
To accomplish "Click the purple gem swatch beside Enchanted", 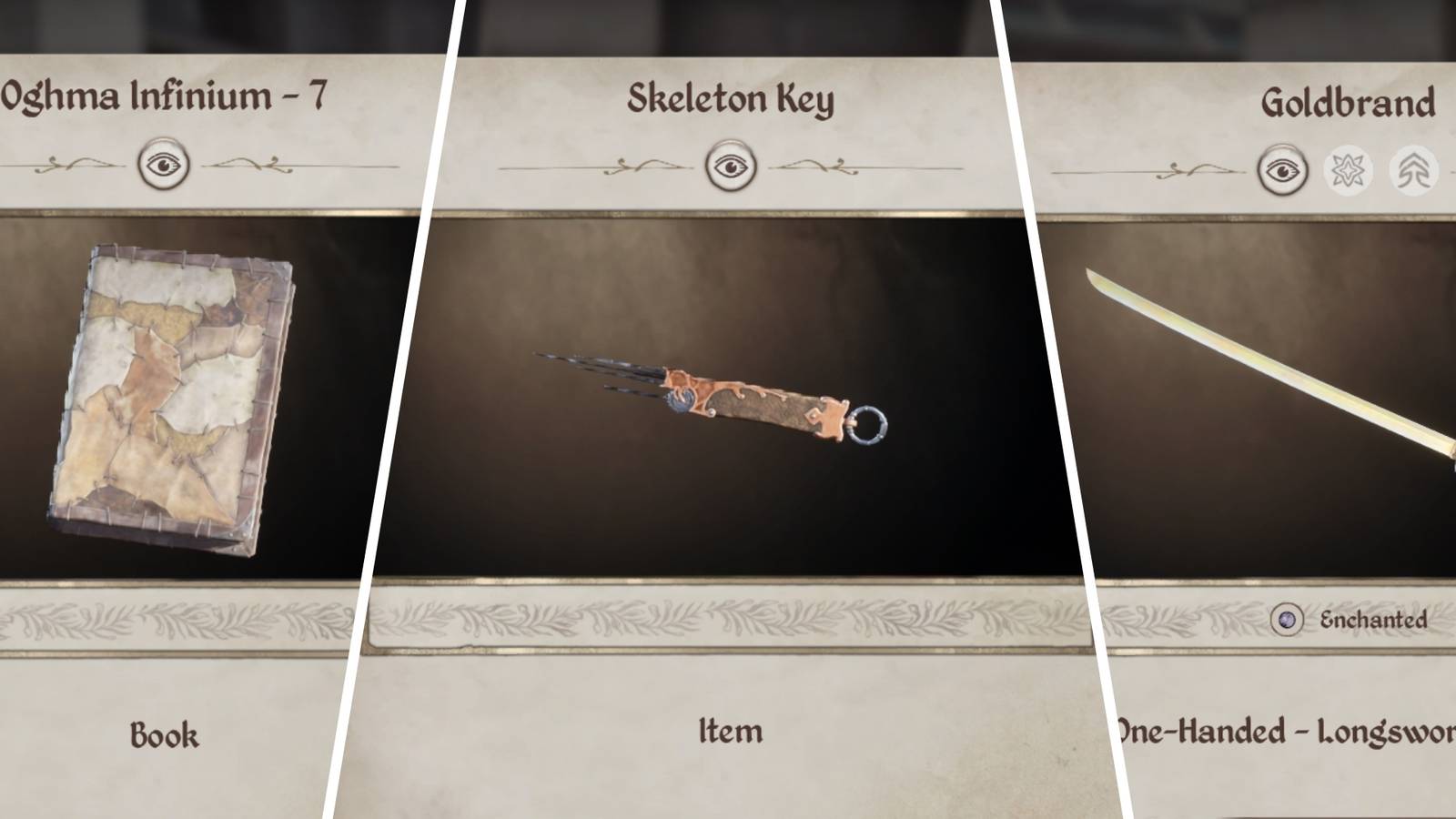I will [1286, 618].
